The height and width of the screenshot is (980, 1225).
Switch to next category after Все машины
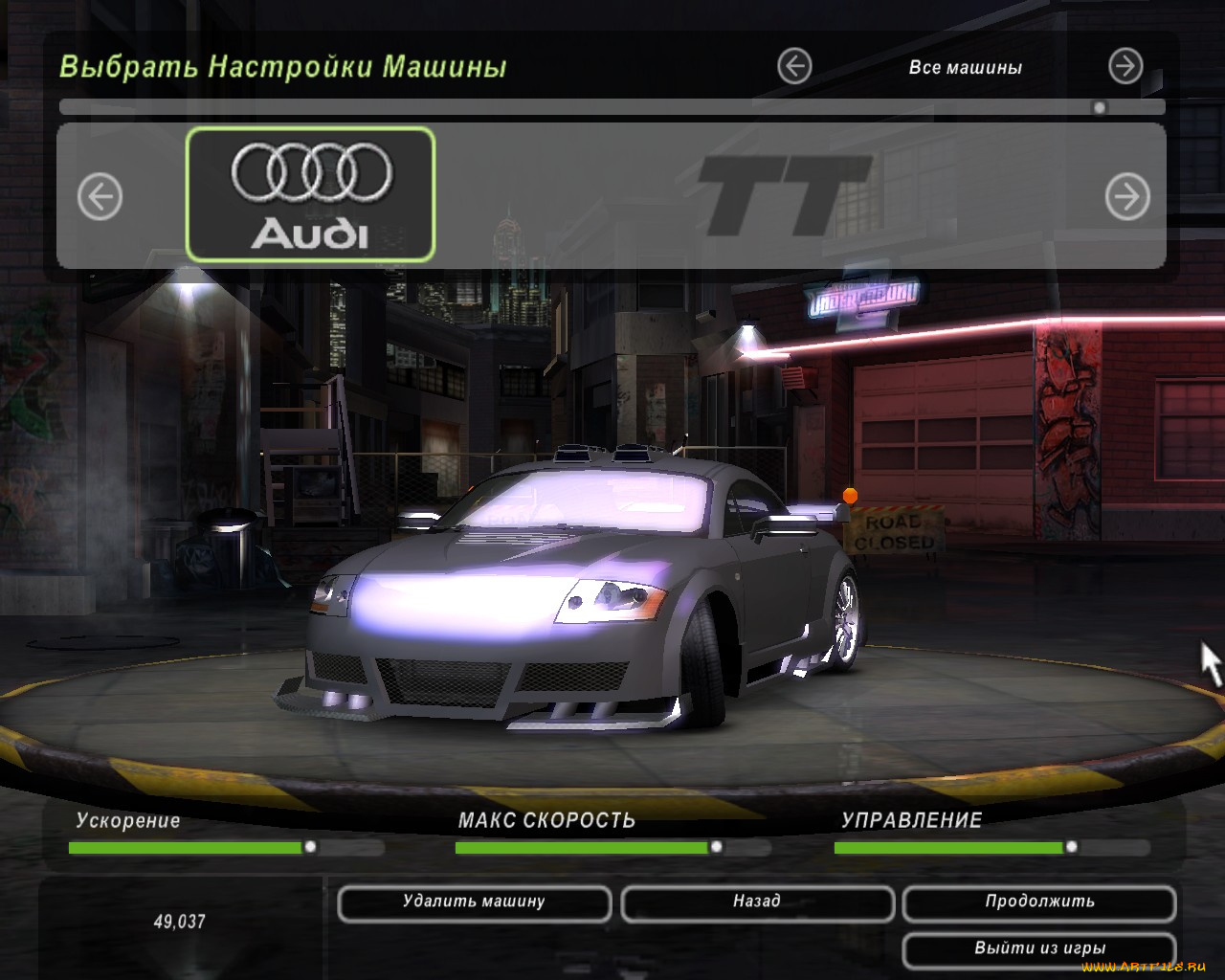pyautogui.click(x=1125, y=67)
